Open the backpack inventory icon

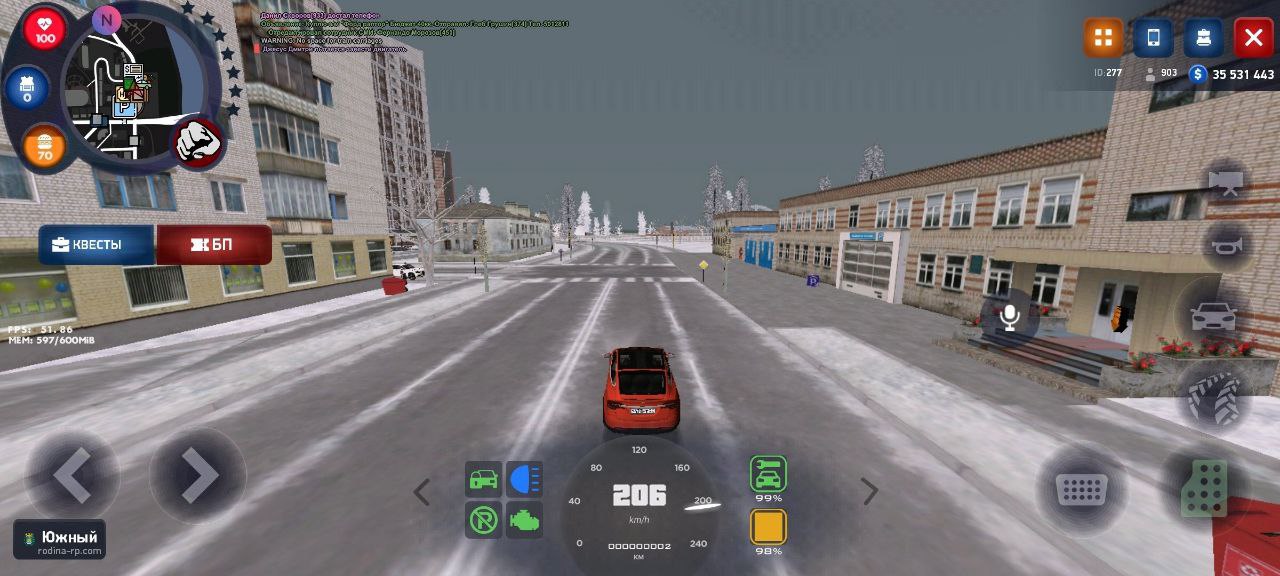1203,38
